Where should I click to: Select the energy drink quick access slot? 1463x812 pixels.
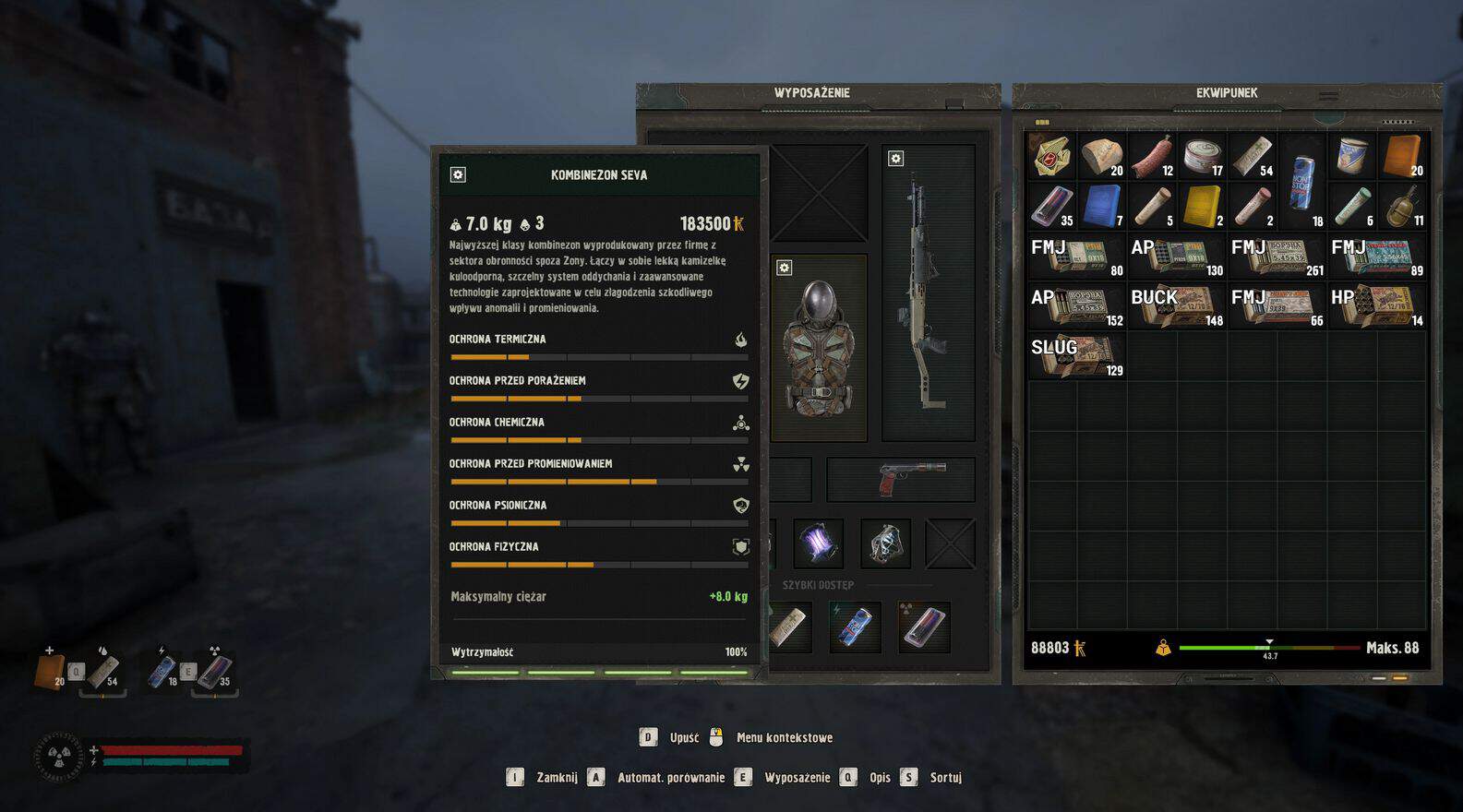click(x=855, y=627)
